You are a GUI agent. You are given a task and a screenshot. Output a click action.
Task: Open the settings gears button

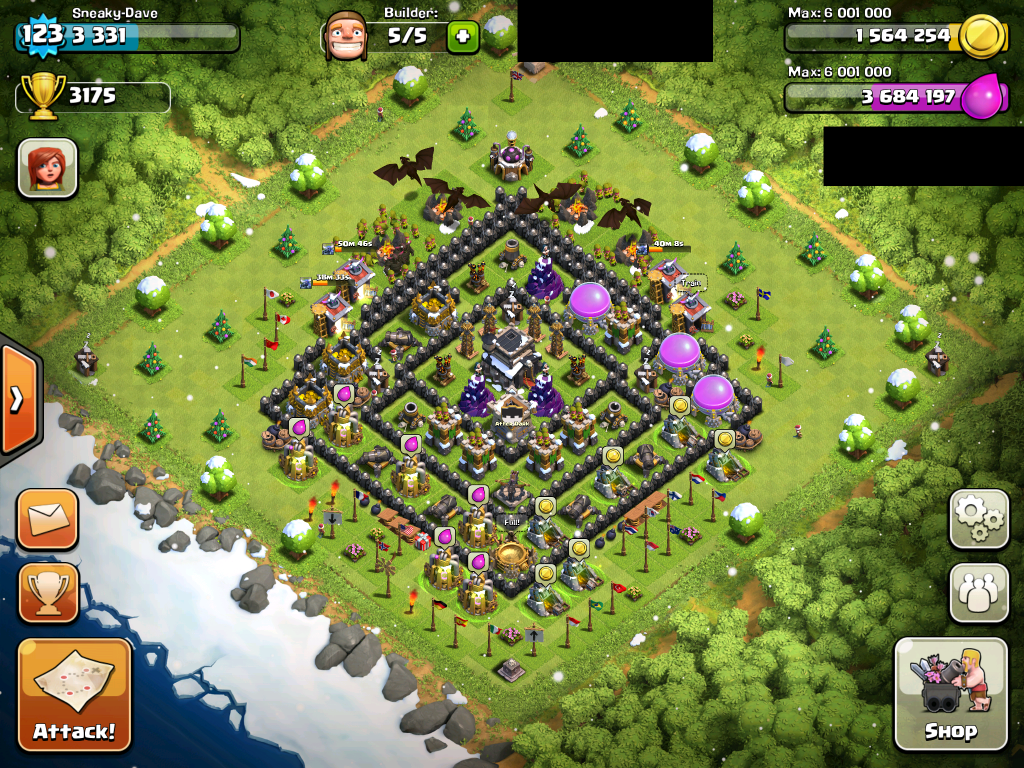click(978, 519)
